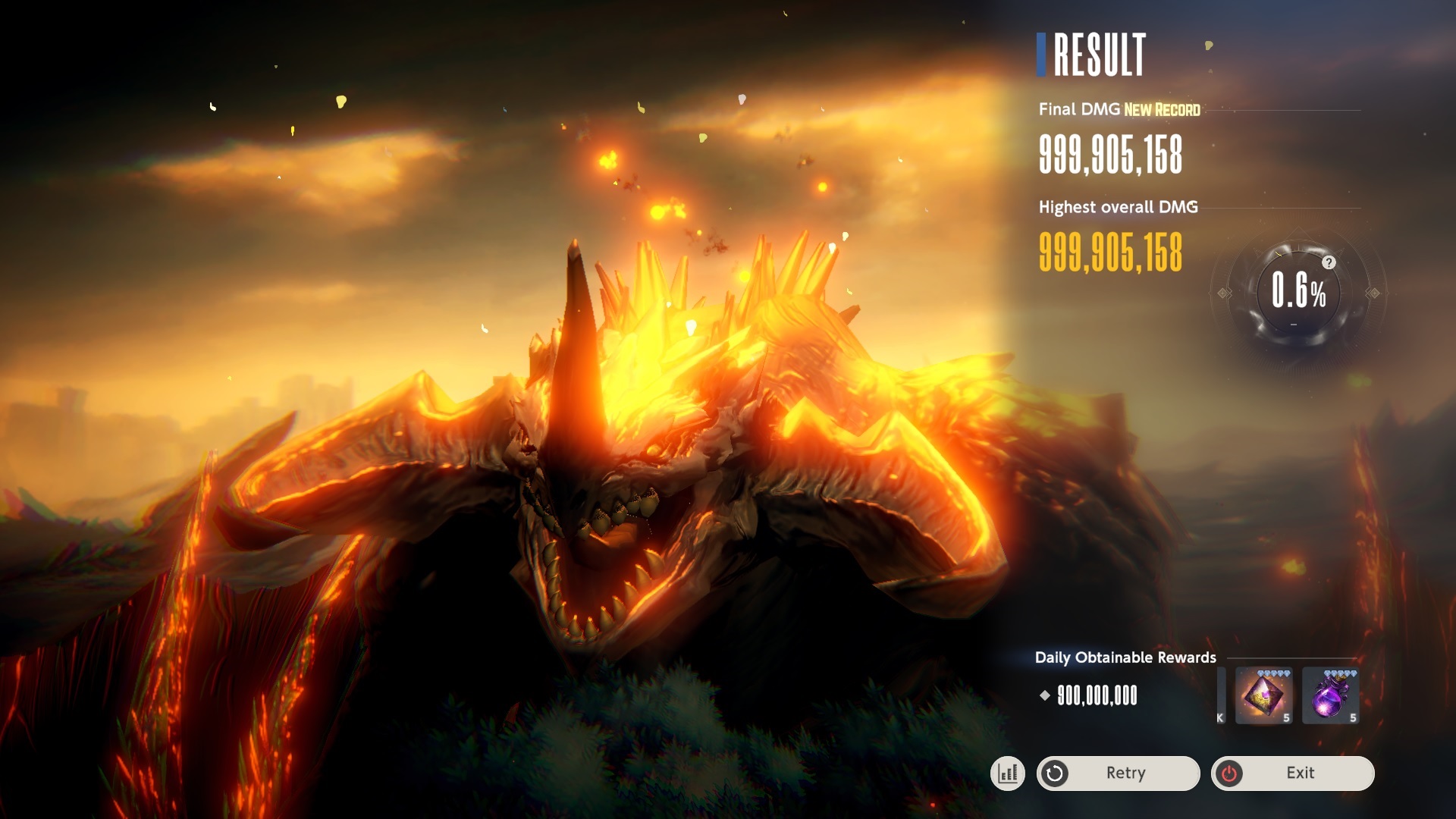Show help for the 0.6% ranking
Viewport: 1456px width, 819px height.
(x=1329, y=262)
